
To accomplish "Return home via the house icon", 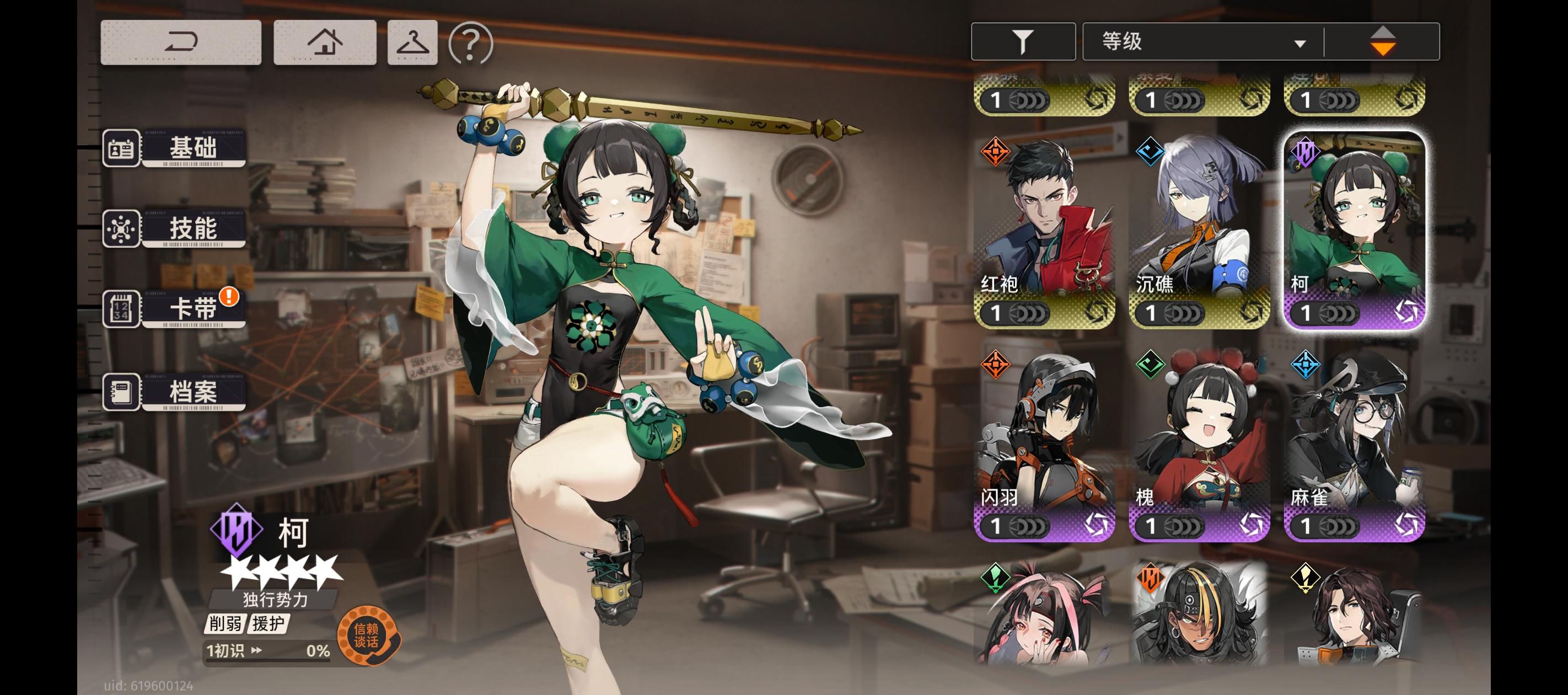I will [324, 41].
